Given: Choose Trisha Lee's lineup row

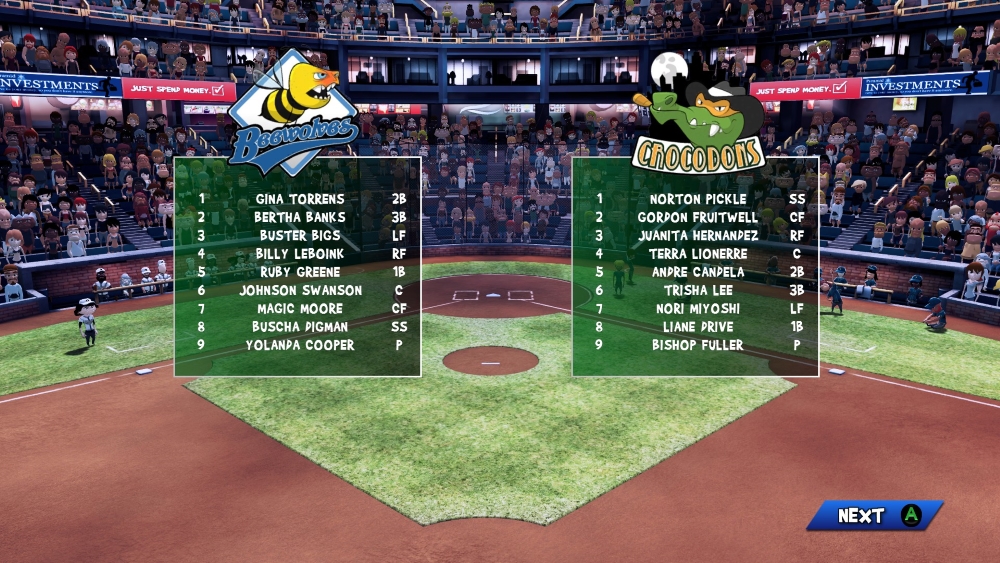Looking at the screenshot, I should [x=698, y=290].
